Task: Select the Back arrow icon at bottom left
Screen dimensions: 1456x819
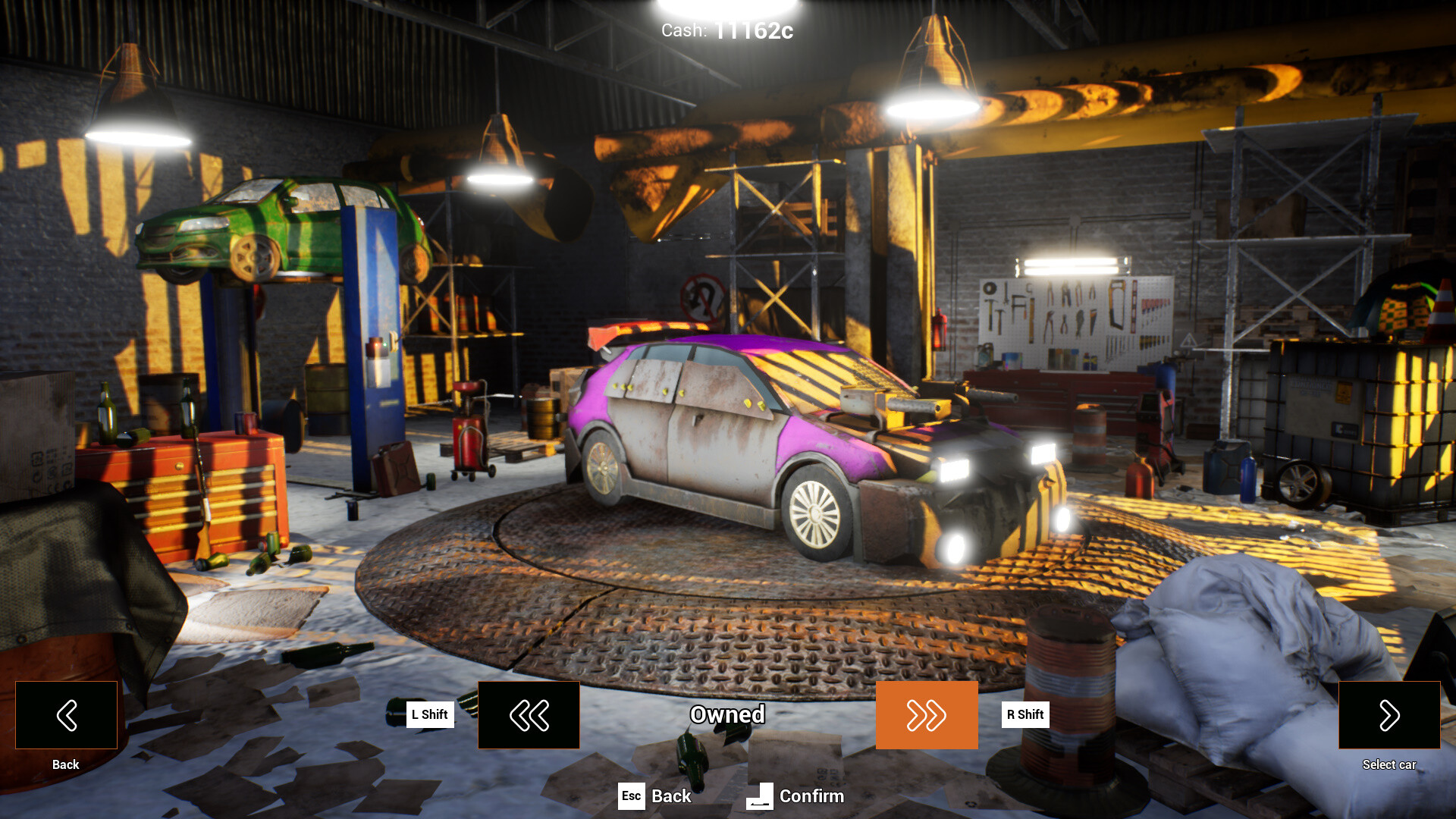Action: (x=65, y=714)
